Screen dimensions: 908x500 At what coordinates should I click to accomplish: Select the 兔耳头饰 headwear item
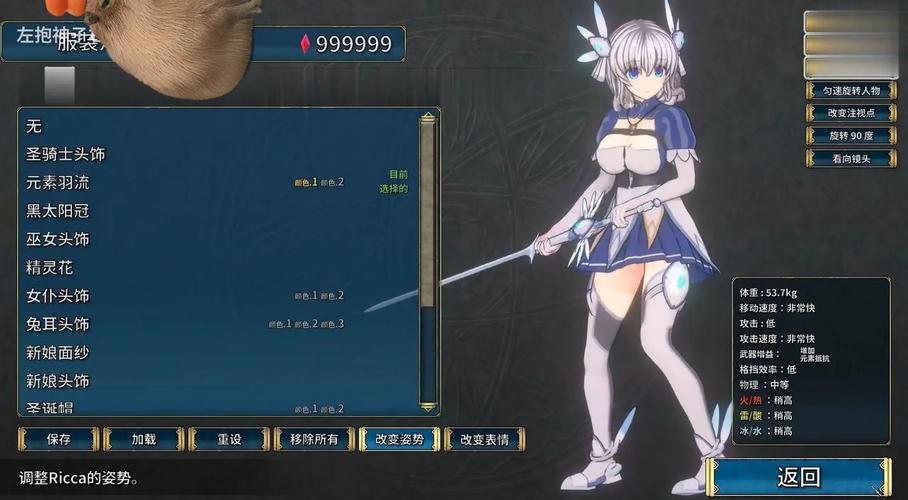tap(58, 325)
